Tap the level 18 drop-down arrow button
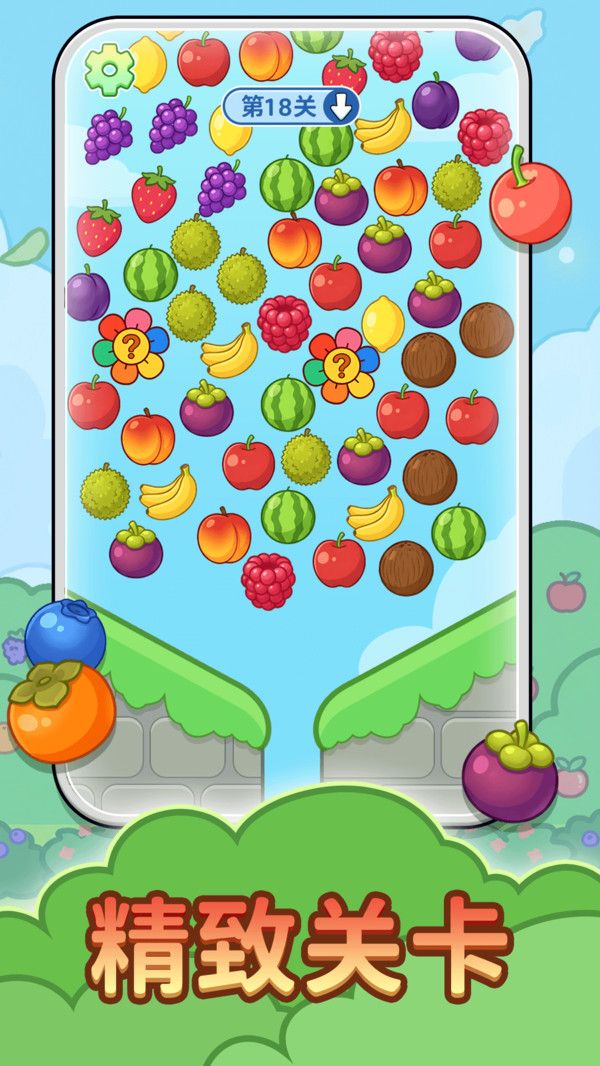The width and height of the screenshot is (600, 1066). coord(341,107)
